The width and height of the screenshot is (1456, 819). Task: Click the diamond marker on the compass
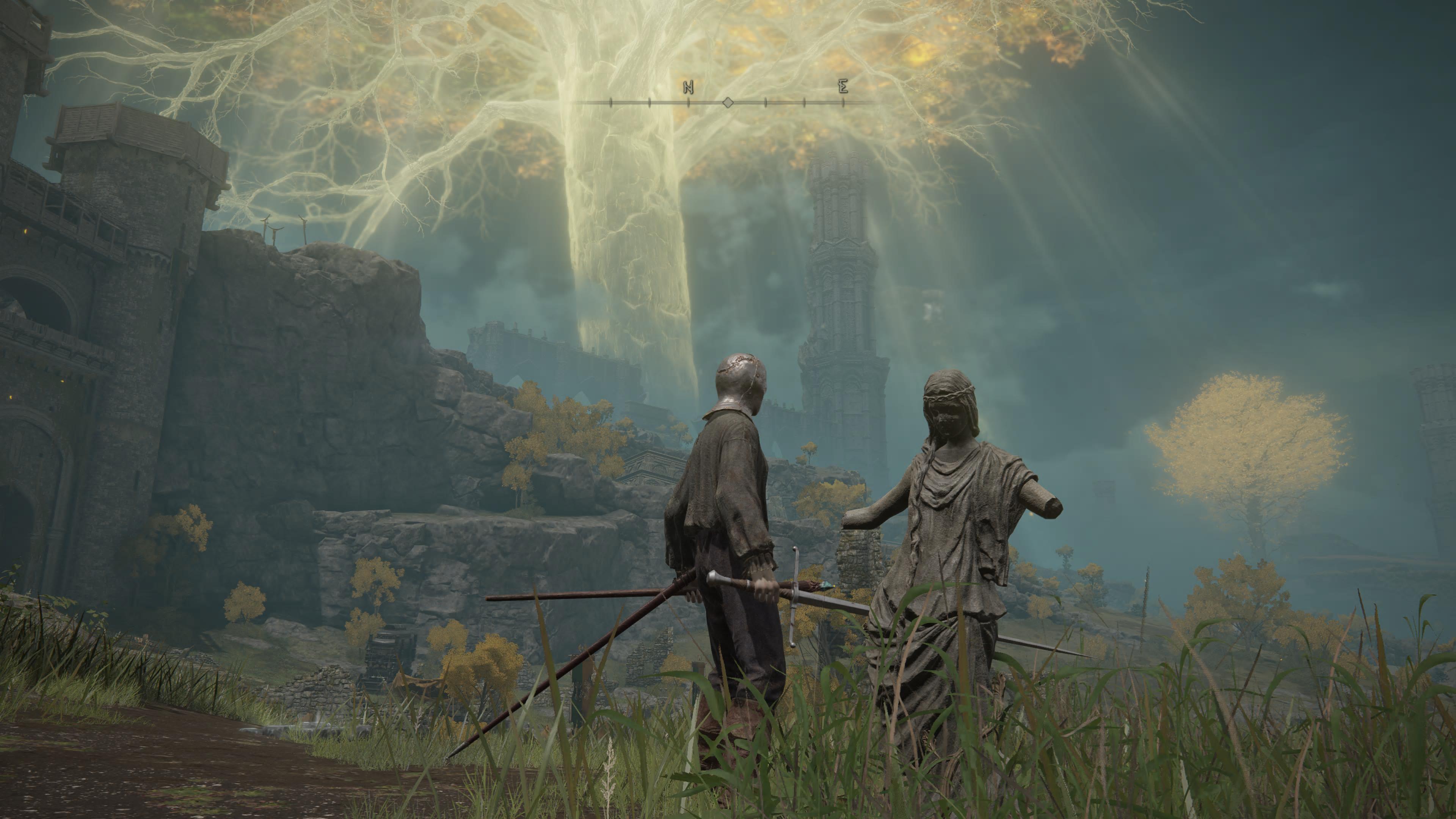[728, 102]
